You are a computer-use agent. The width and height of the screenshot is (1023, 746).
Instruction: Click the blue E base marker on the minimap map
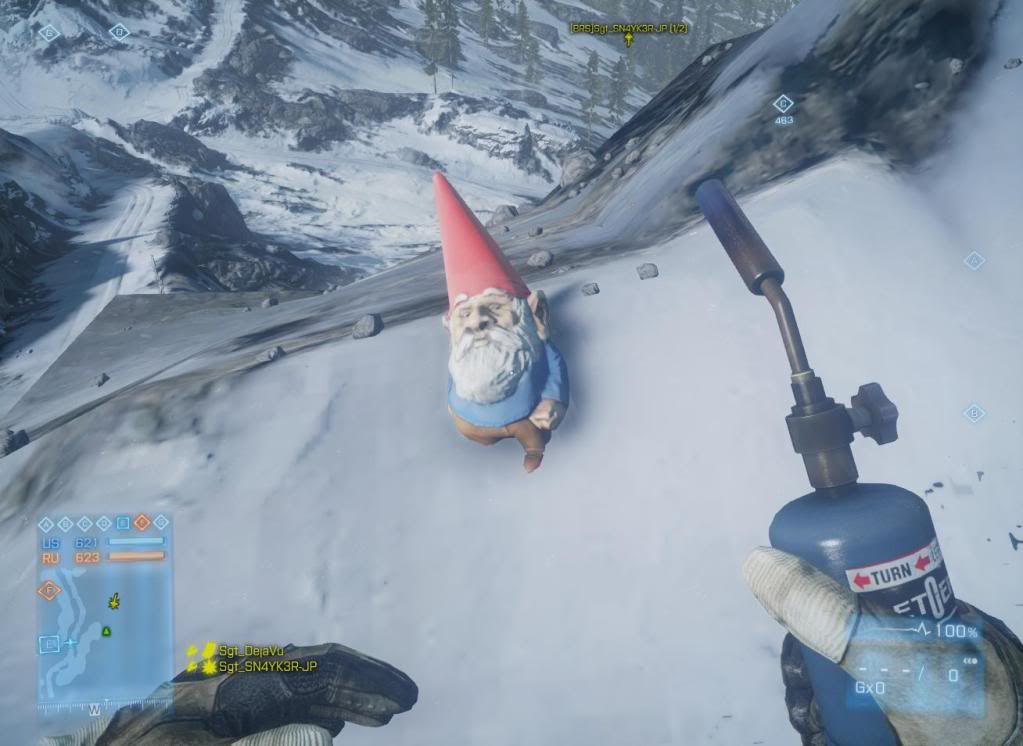tap(47, 643)
